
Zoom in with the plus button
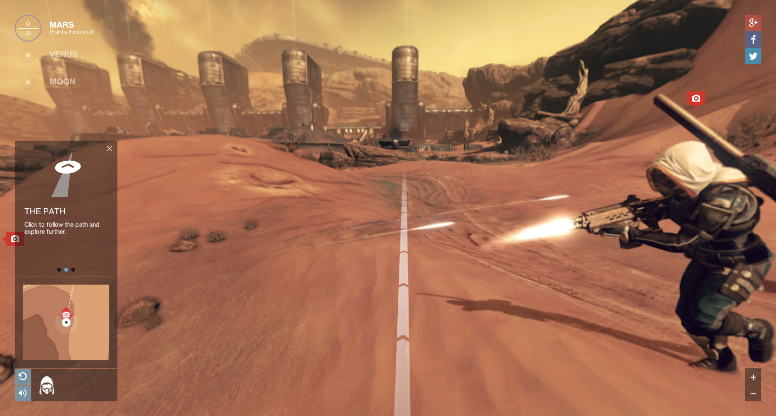tap(753, 377)
